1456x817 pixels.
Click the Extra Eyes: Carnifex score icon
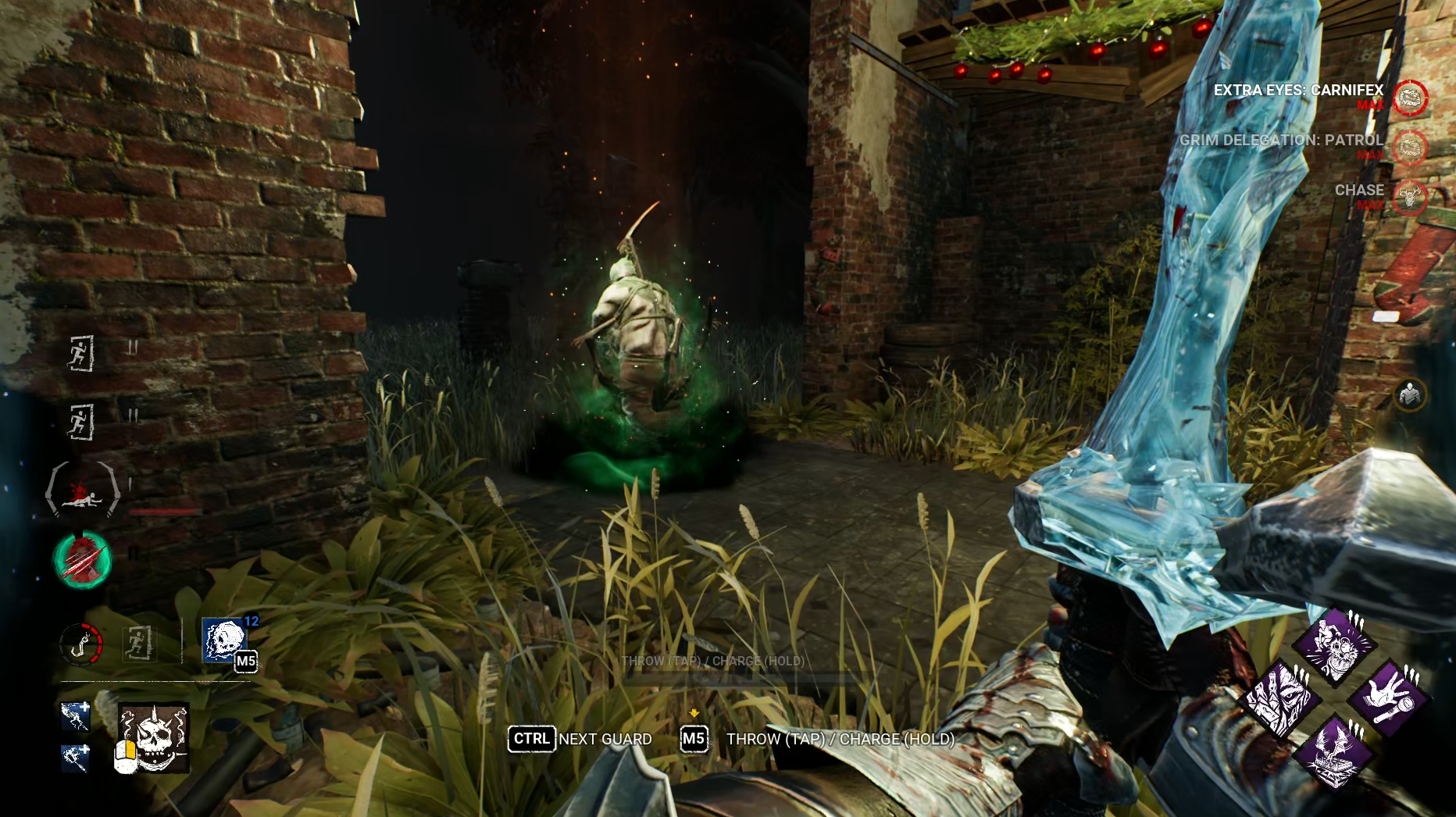pyautogui.click(x=1411, y=98)
